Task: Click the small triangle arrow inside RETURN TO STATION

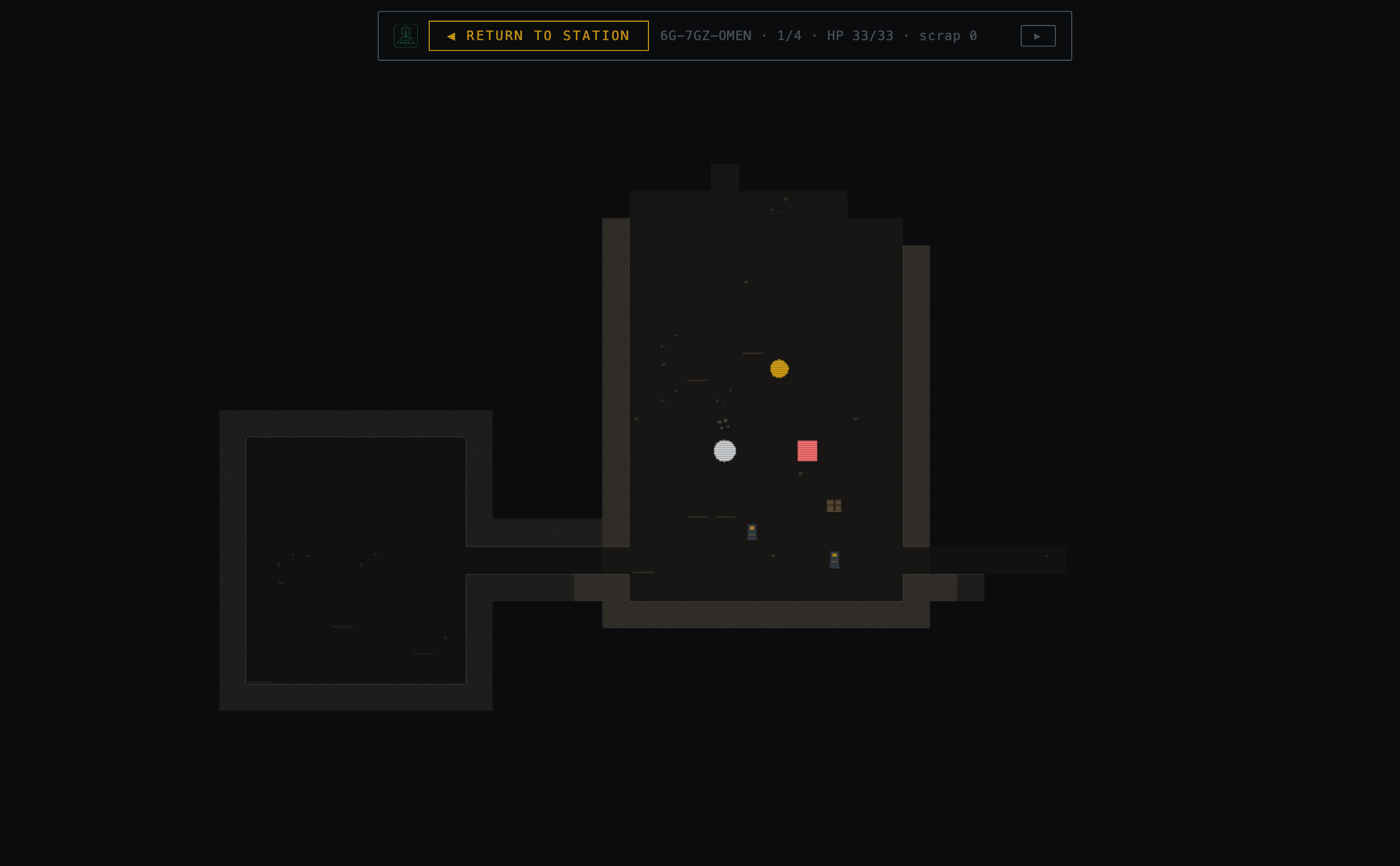Action: coord(451,35)
